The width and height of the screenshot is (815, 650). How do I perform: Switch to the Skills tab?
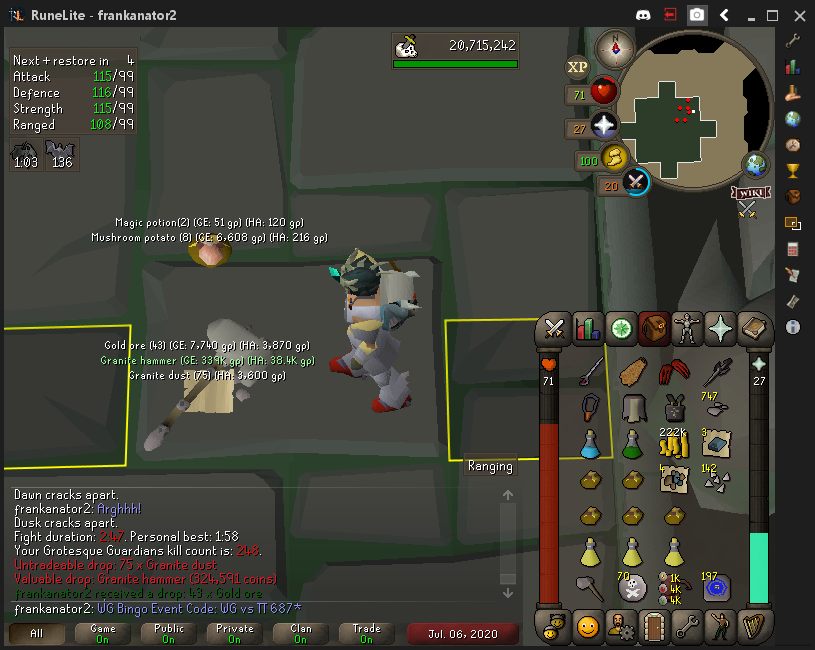588,327
